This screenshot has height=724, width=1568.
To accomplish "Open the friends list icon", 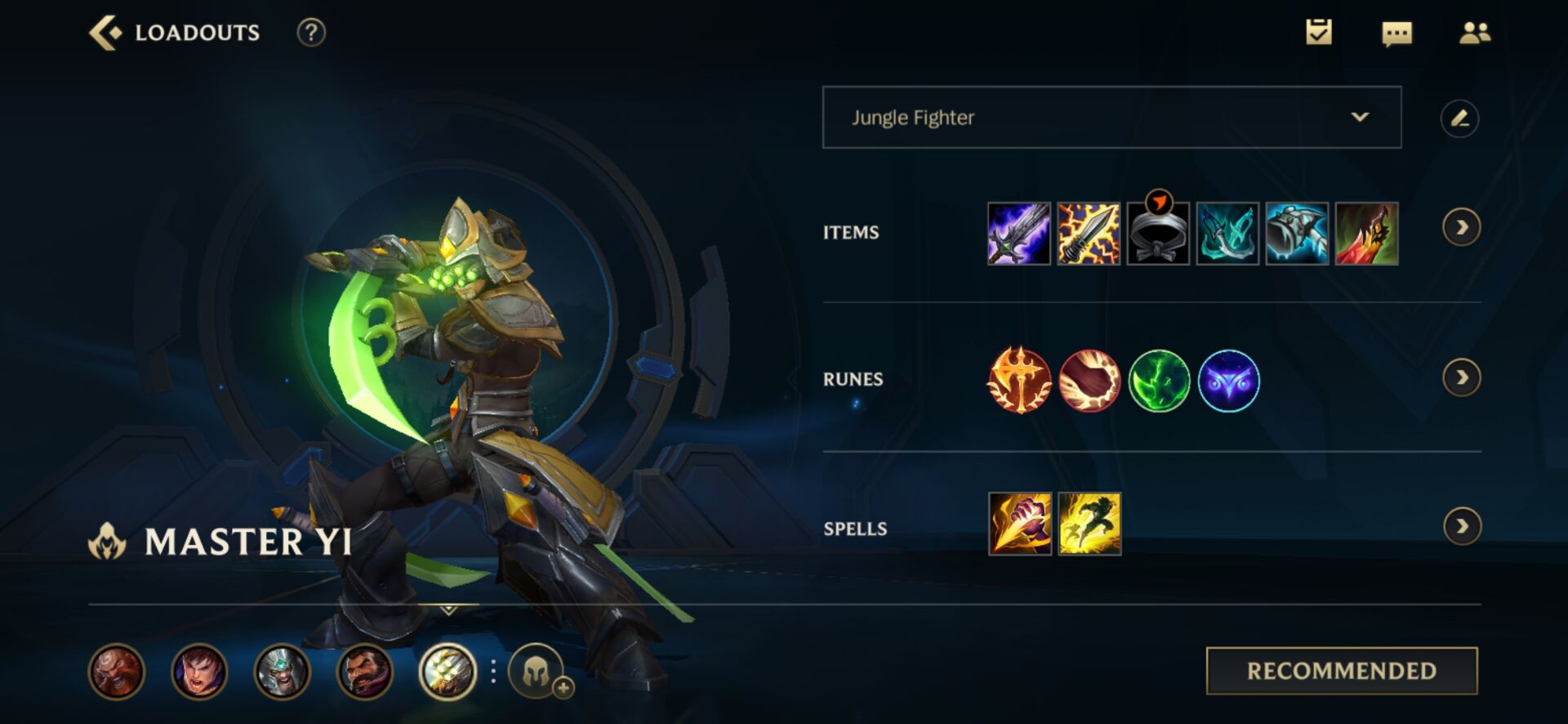I will [1475, 33].
